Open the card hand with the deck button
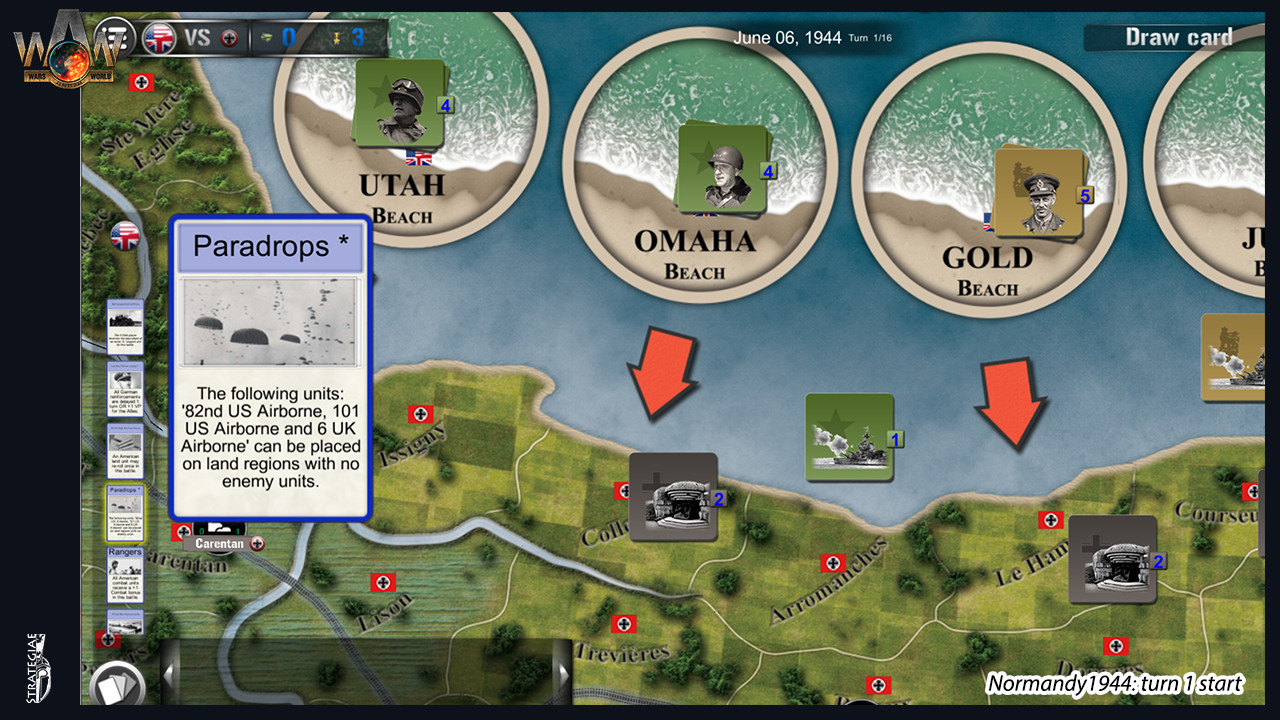 (118, 684)
